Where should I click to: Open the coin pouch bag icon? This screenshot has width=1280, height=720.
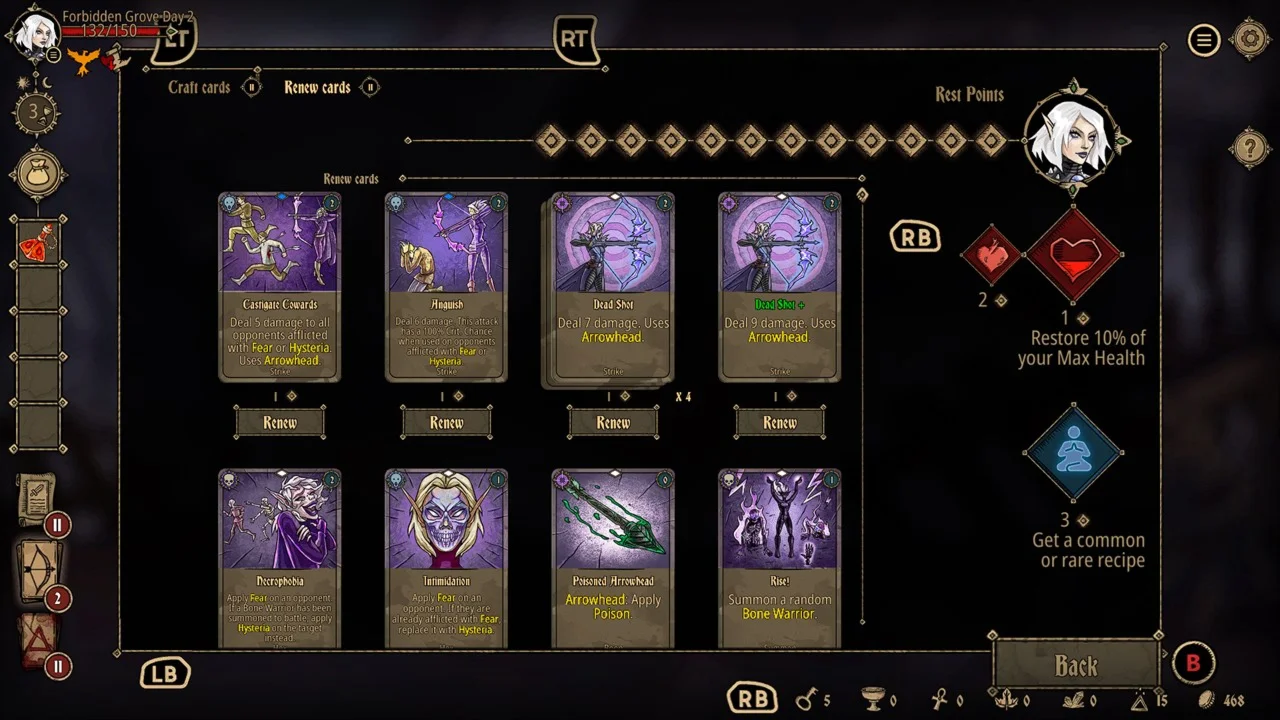pyautogui.click(x=39, y=175)
